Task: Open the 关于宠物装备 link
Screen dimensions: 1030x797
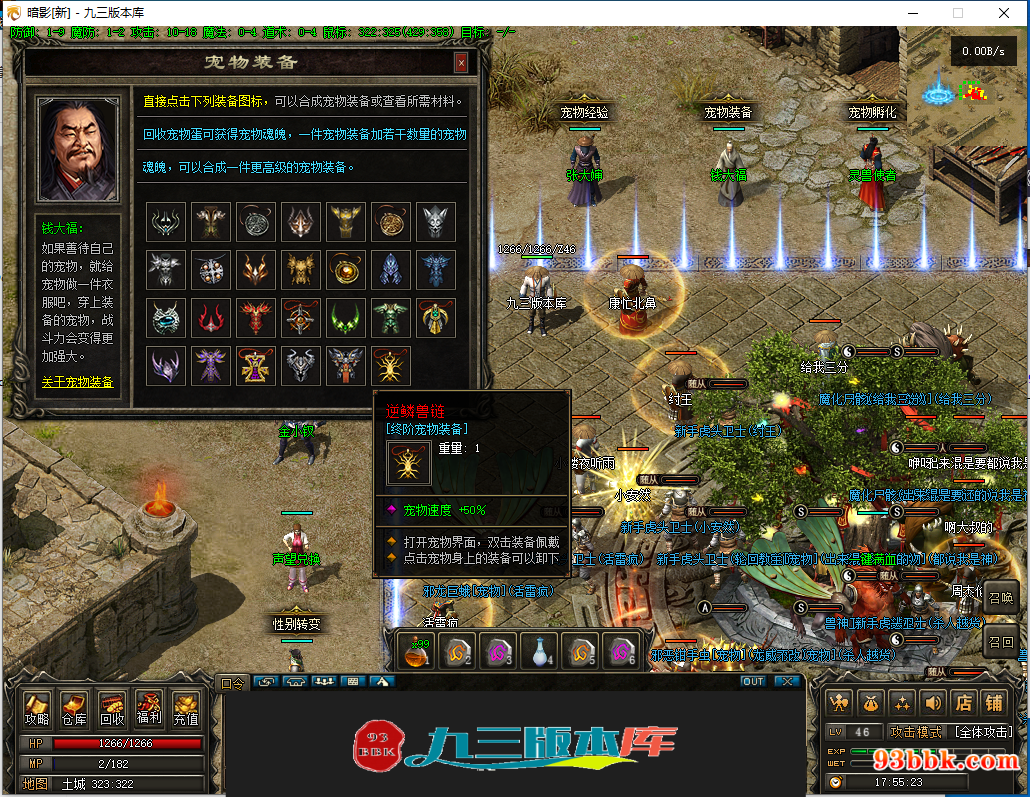Action: click(x=77, y=382)
